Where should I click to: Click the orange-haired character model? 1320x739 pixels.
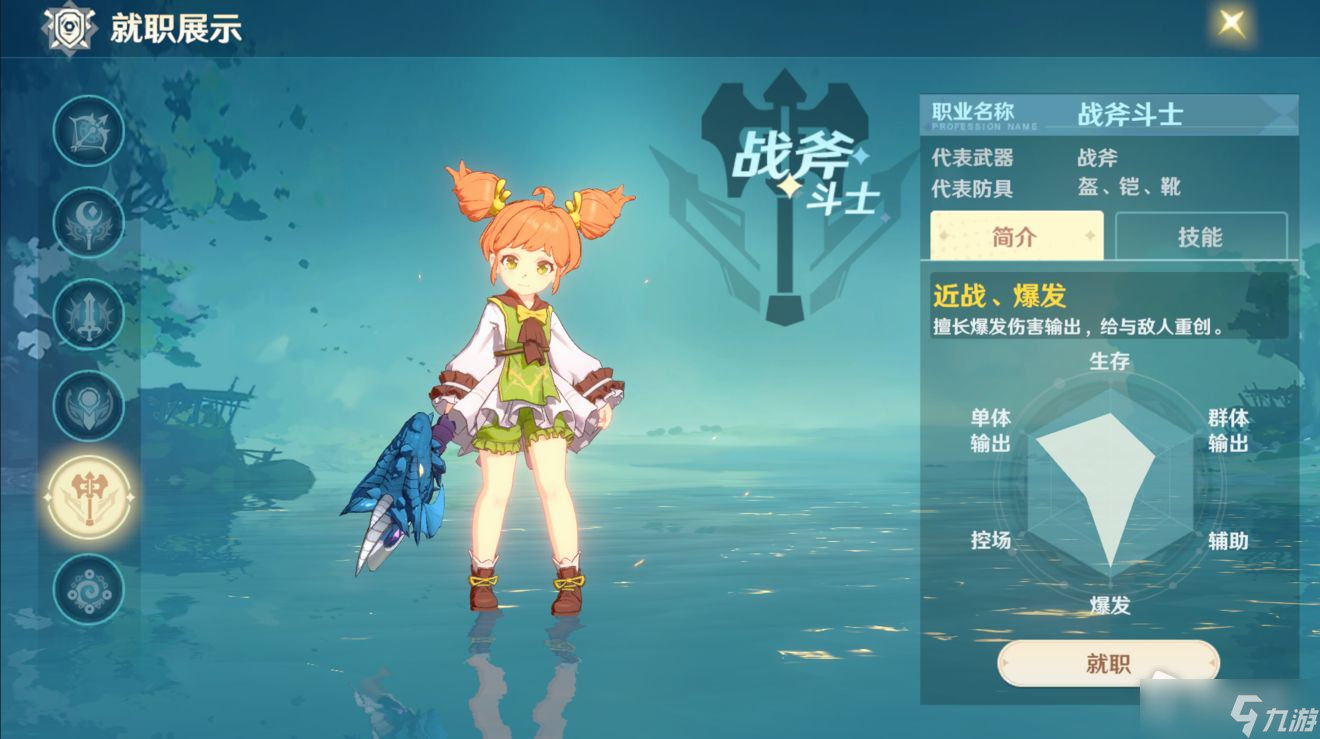pyautogui.click(x=520, y=380)
